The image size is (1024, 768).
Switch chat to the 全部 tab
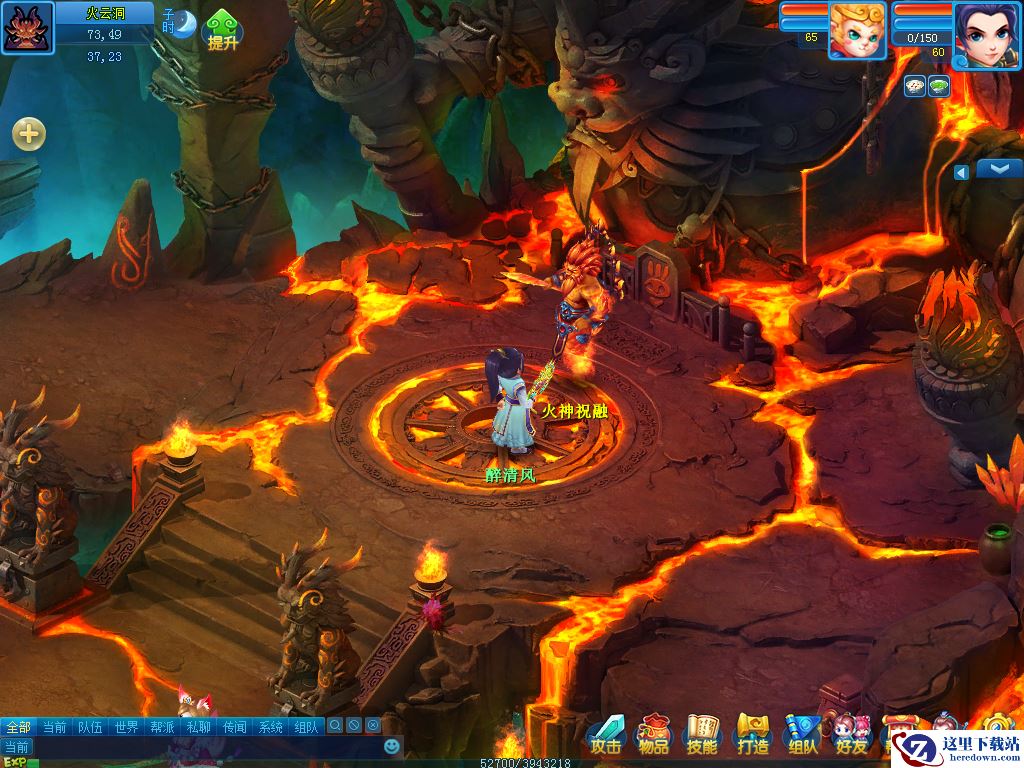point(18,727)
